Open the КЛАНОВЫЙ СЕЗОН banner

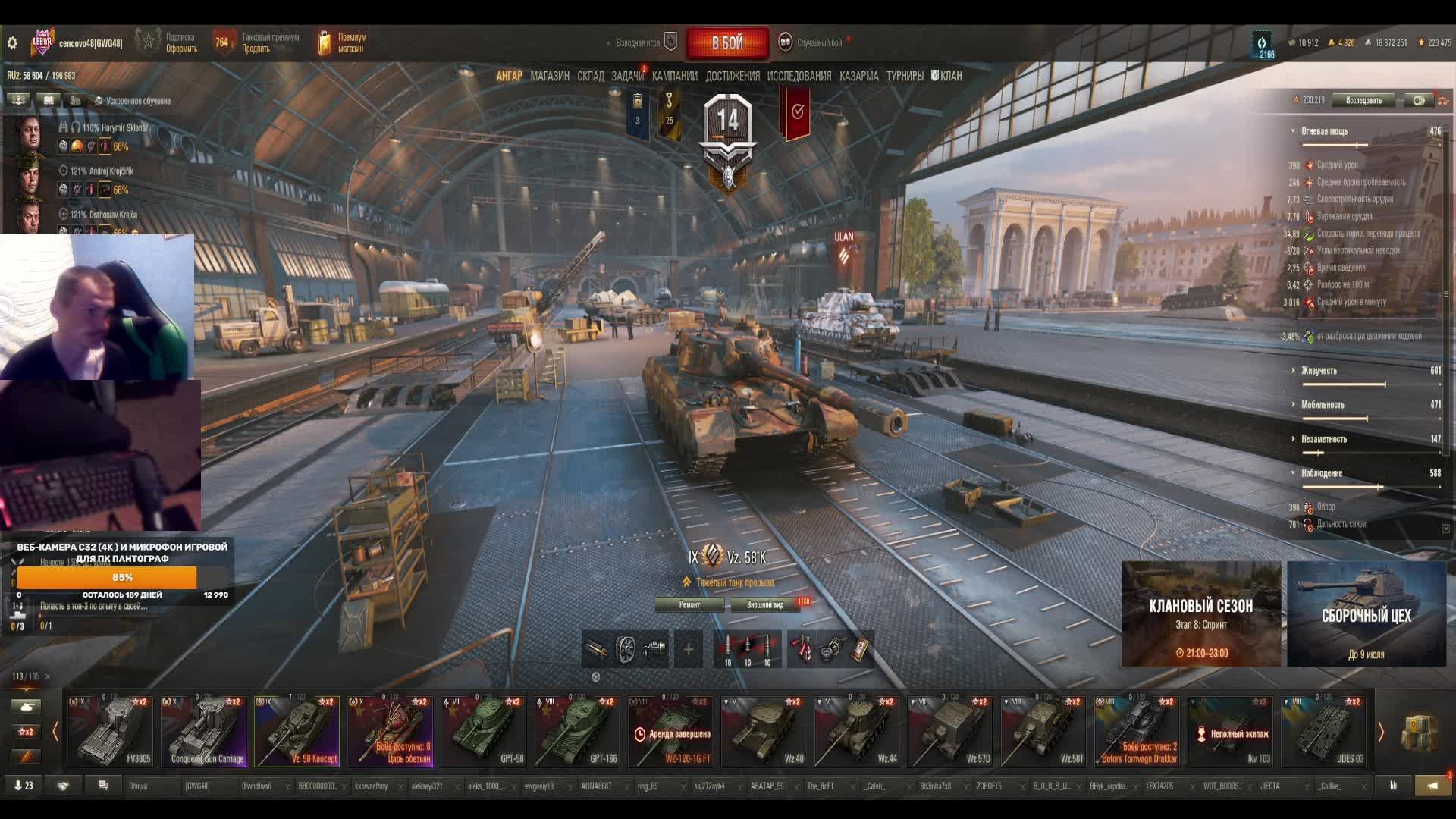[1200, 614]
